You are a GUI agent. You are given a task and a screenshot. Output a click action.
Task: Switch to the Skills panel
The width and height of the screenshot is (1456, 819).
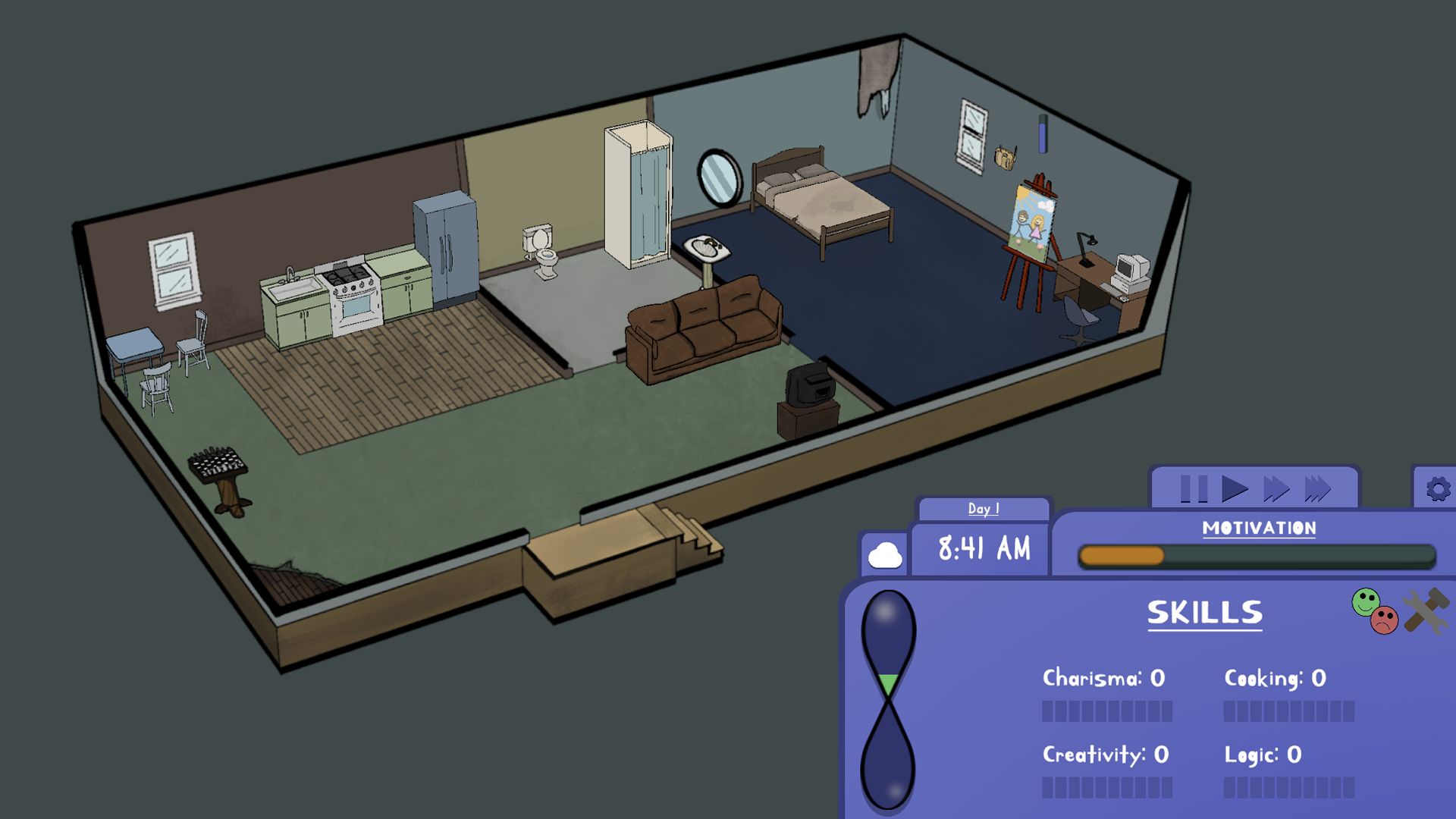tap(1204, 613)
